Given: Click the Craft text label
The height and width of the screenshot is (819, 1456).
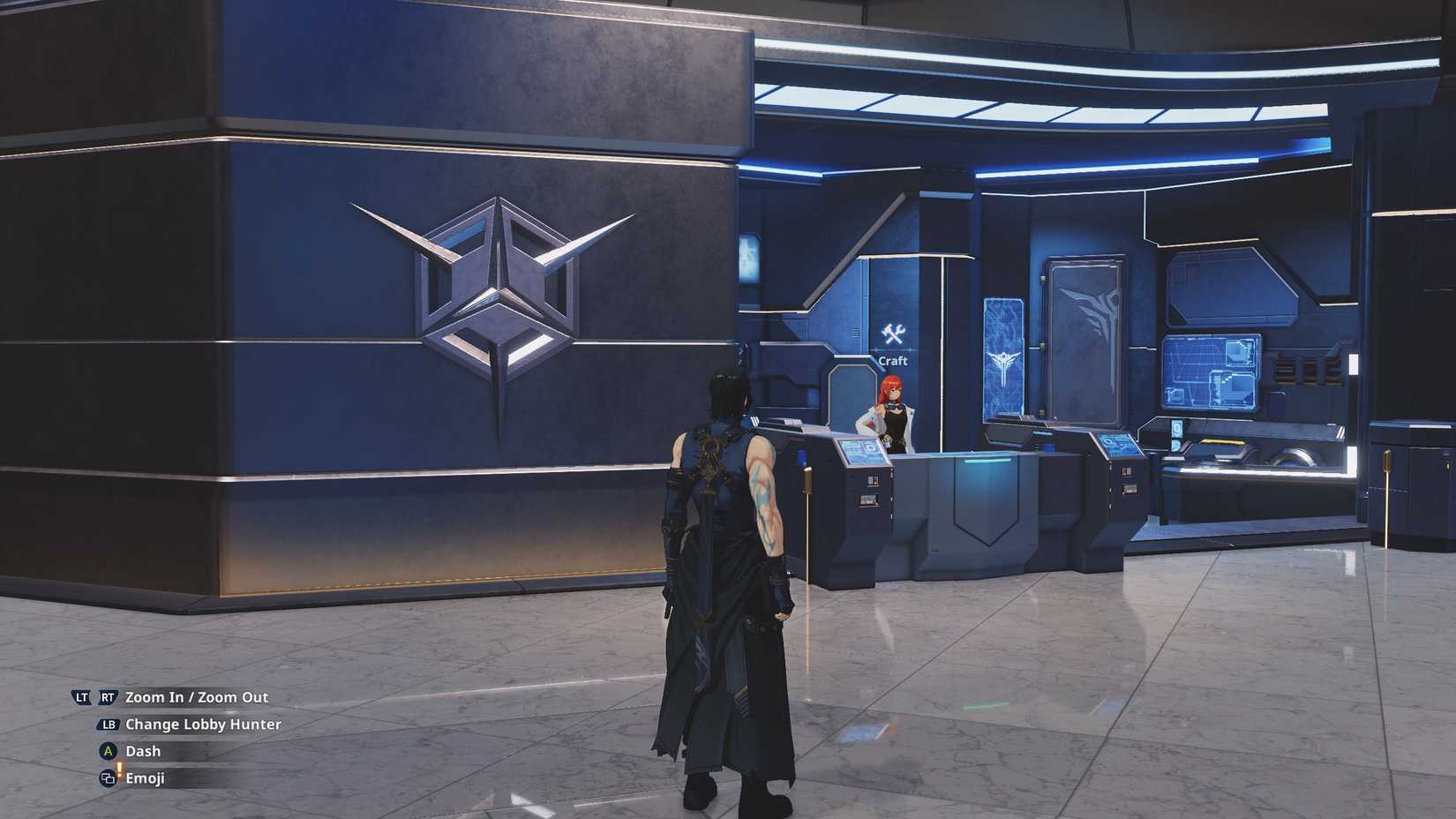Looking at the screenshot, I should pyautogui.click(x=893, y=361).
